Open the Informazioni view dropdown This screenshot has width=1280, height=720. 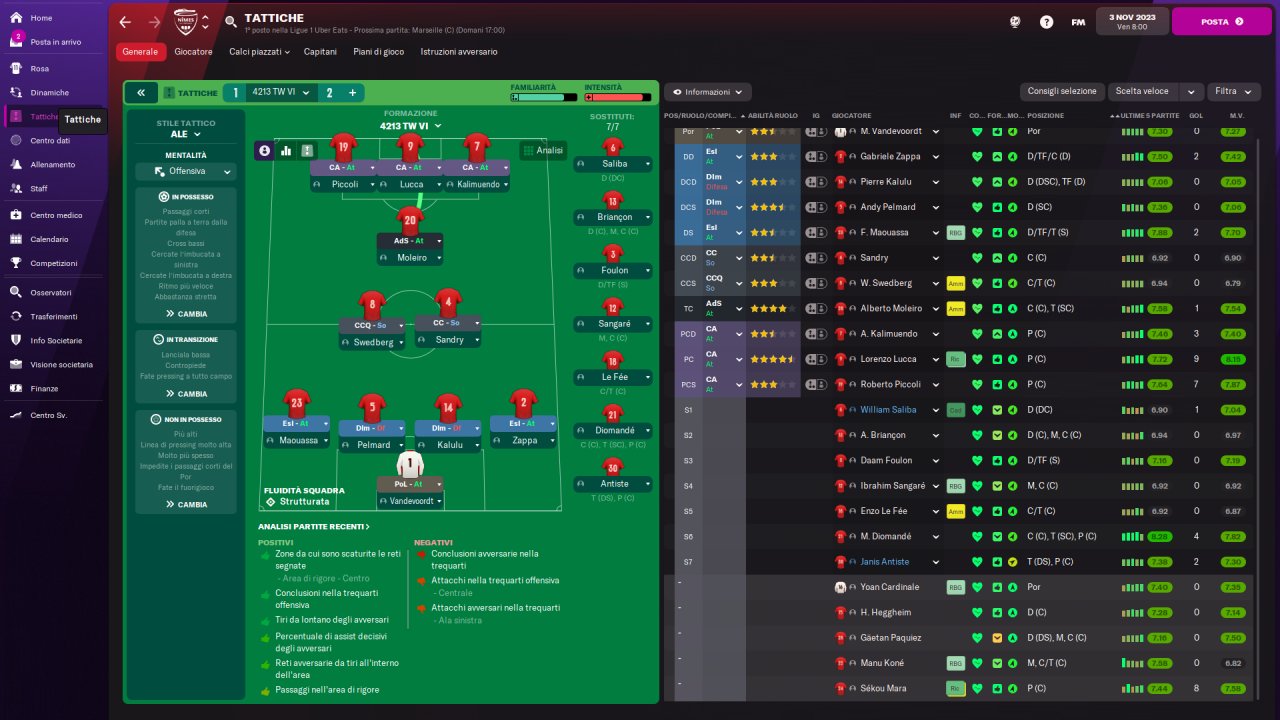708,92
